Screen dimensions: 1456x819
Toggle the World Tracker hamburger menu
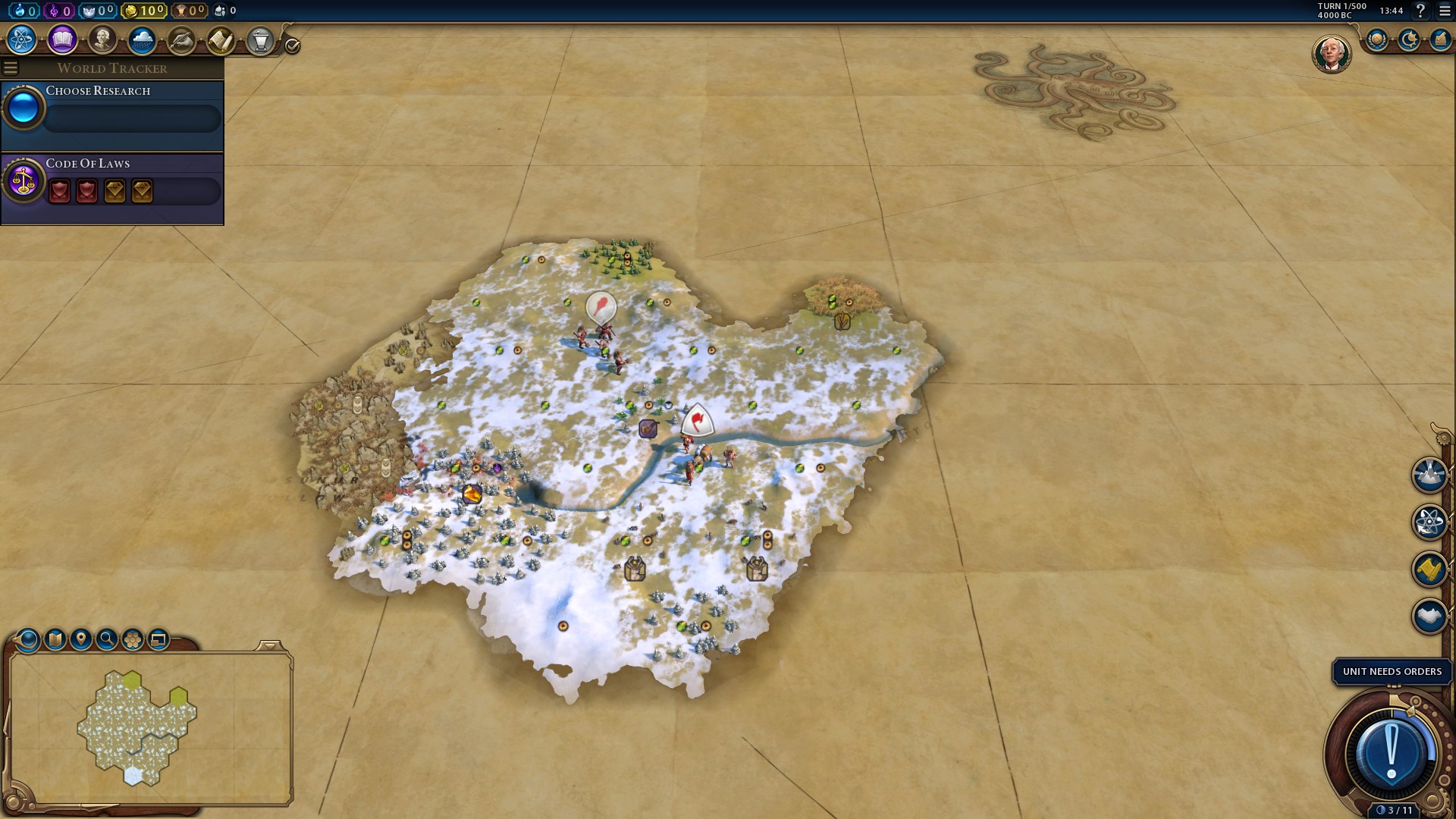11,68
